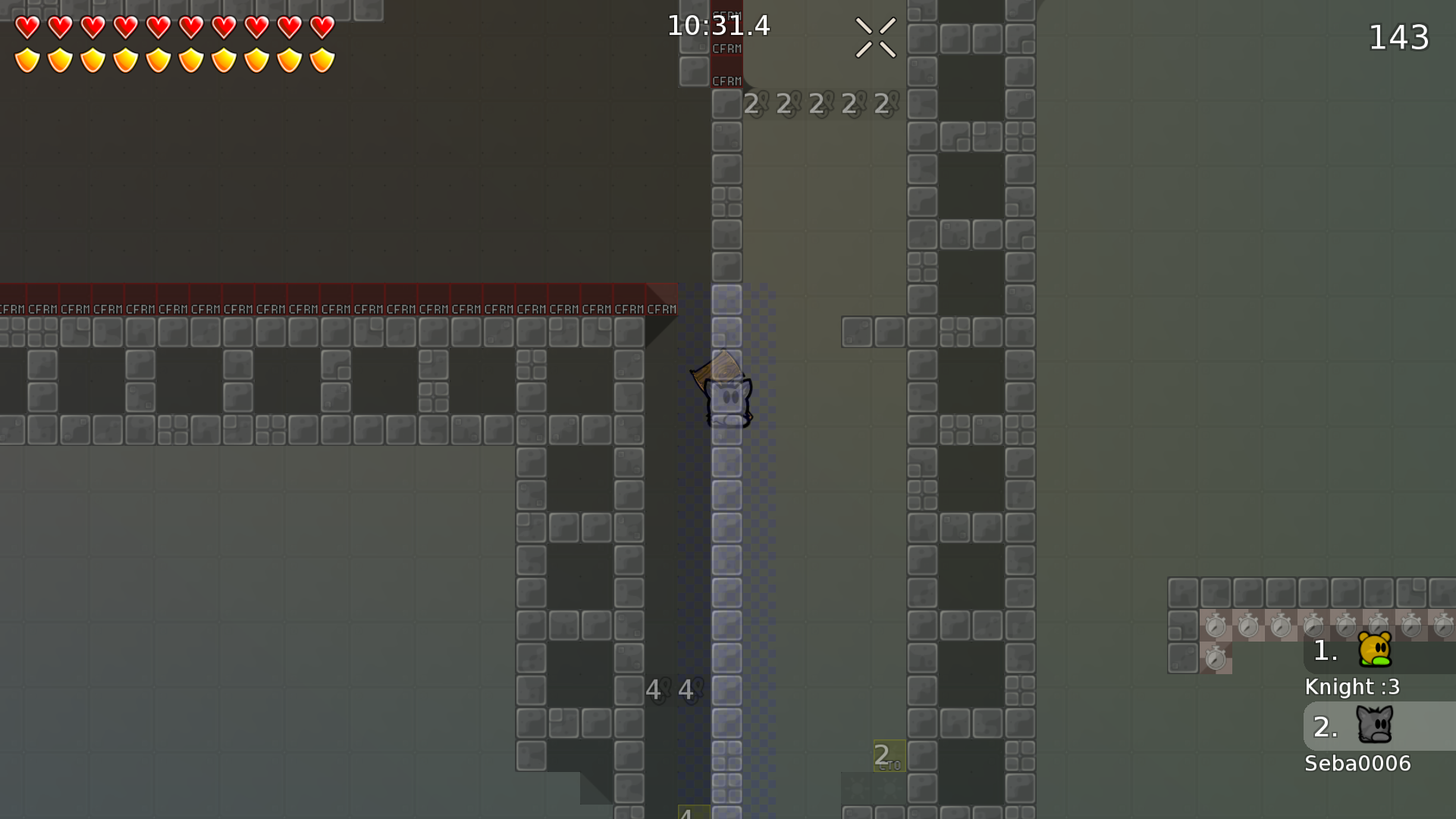Click Seba0006's gray cat avatar
Image resolution: width=1456 pixels, height=819 pixels.
[1374, 726]
